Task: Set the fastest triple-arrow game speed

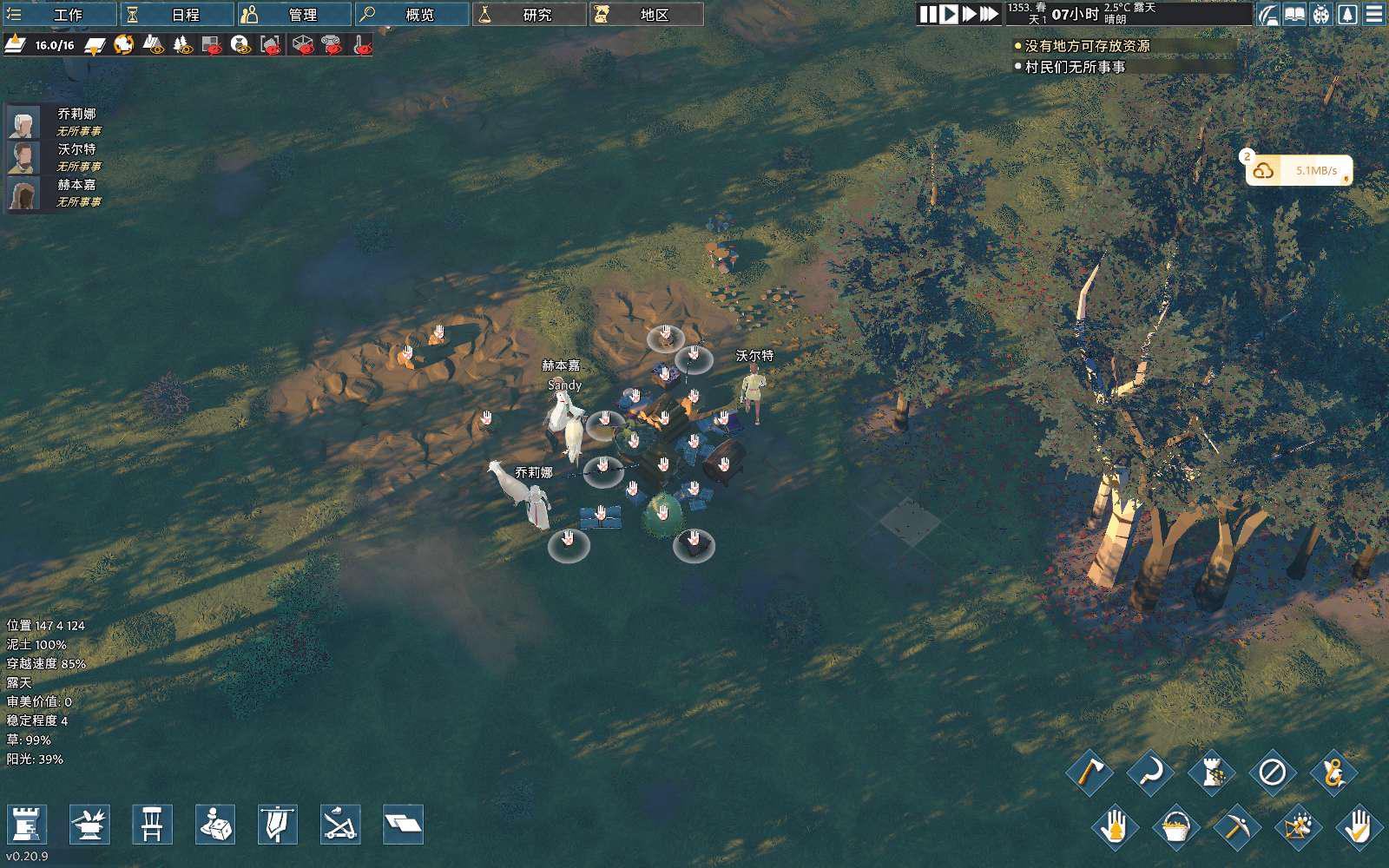Action: [990, 14]
